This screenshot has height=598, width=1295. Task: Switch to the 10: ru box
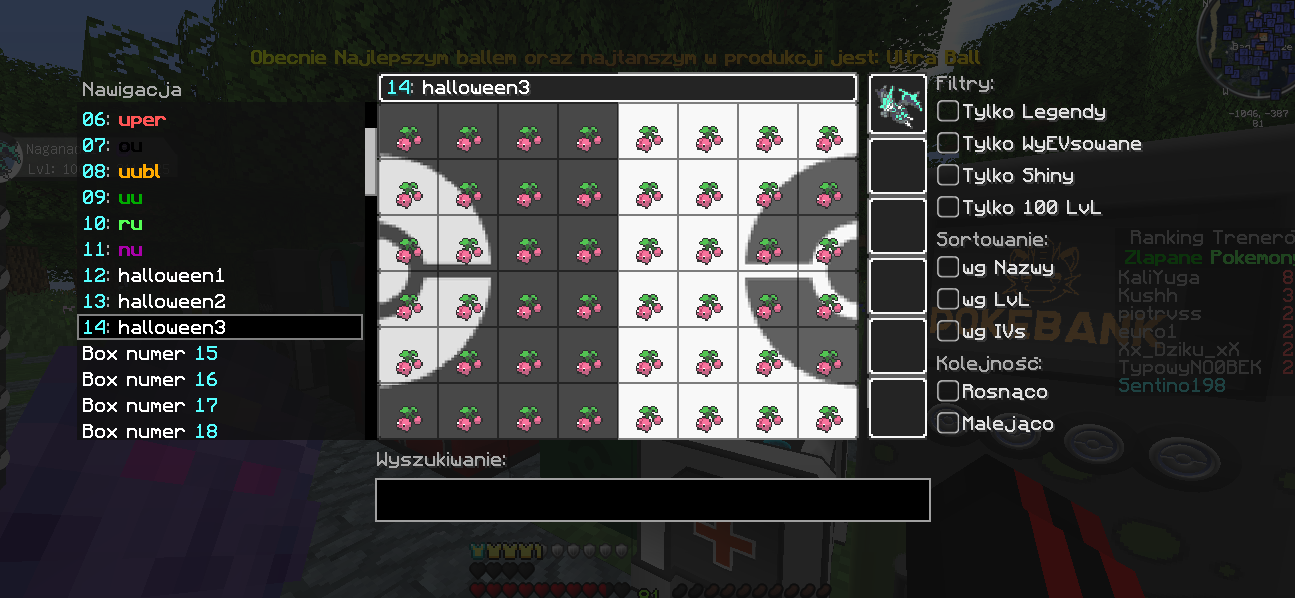pos(114,224)
